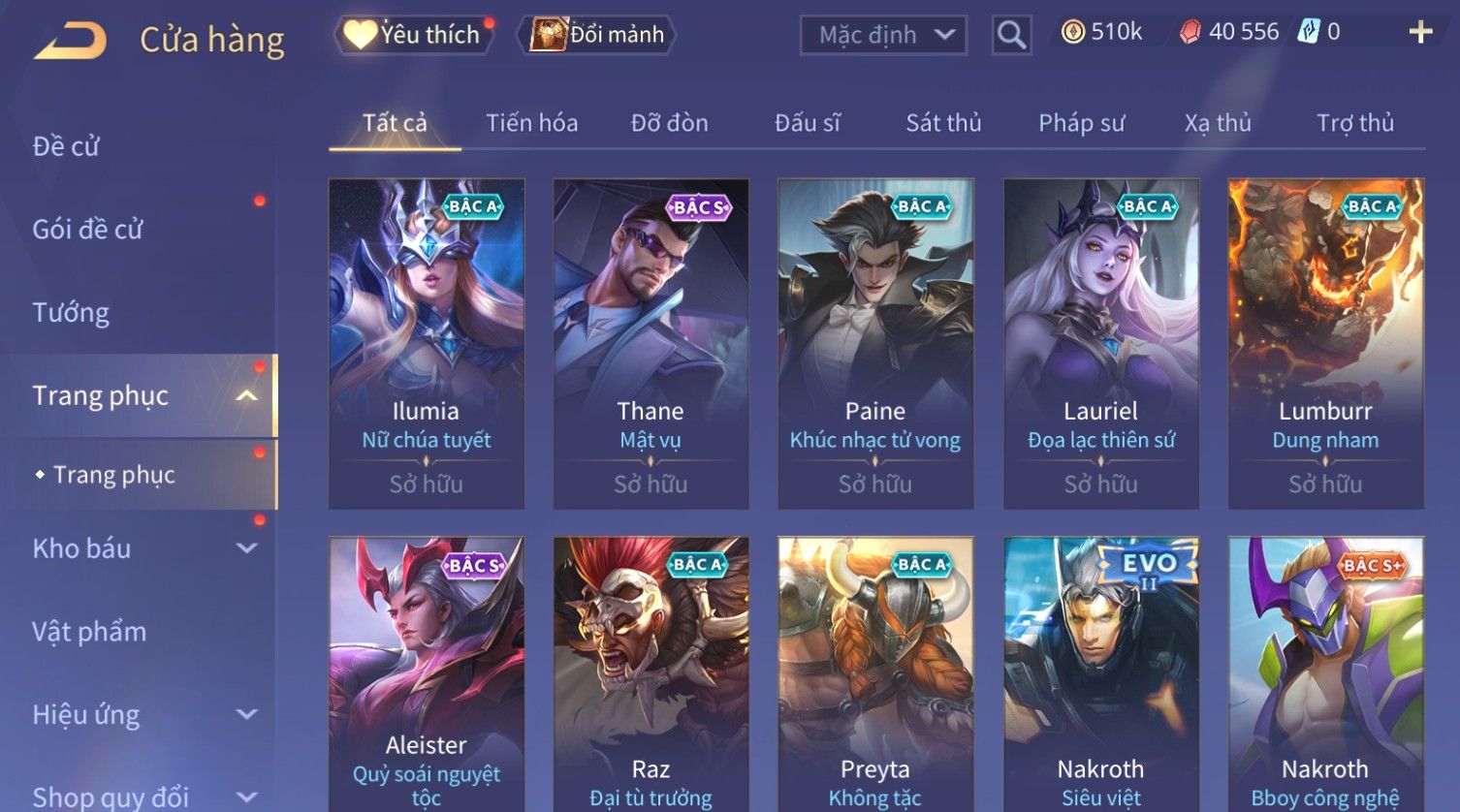This screenshot has width=1460, height=812.
Task: Add currency with the plus button
Action: tap(1420, 33)
